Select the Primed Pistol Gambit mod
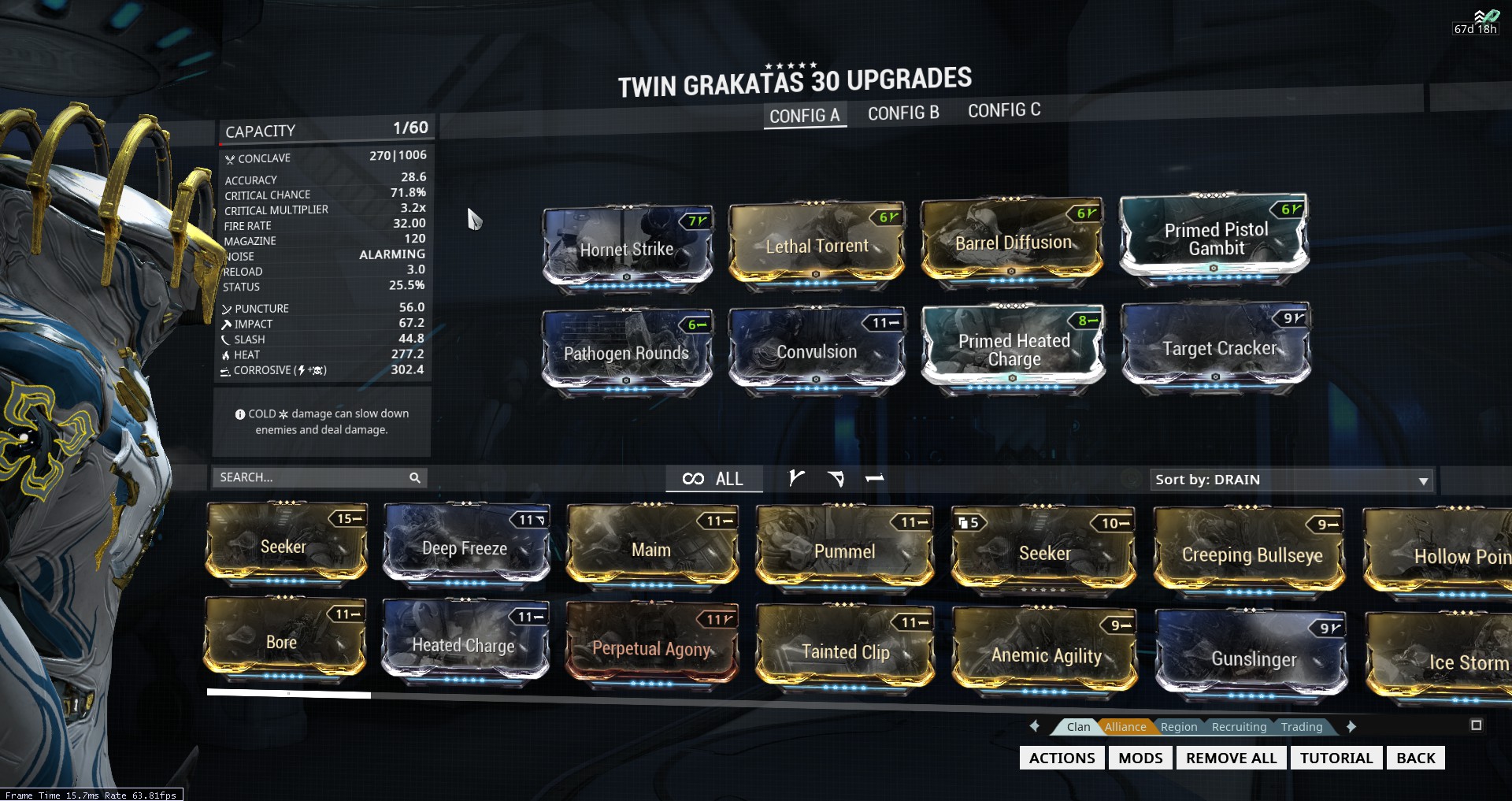This screenshot has width=1512, height=801. pos(1215,238)
